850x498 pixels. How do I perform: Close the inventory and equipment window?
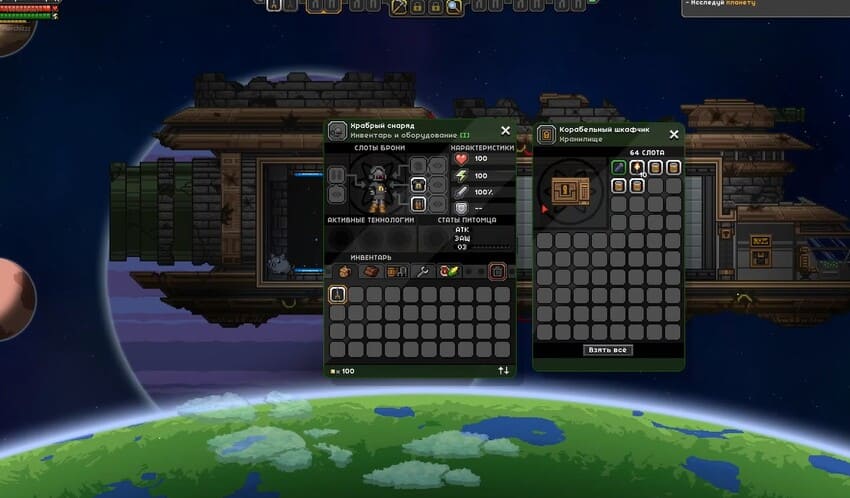[x=505, y=130]
